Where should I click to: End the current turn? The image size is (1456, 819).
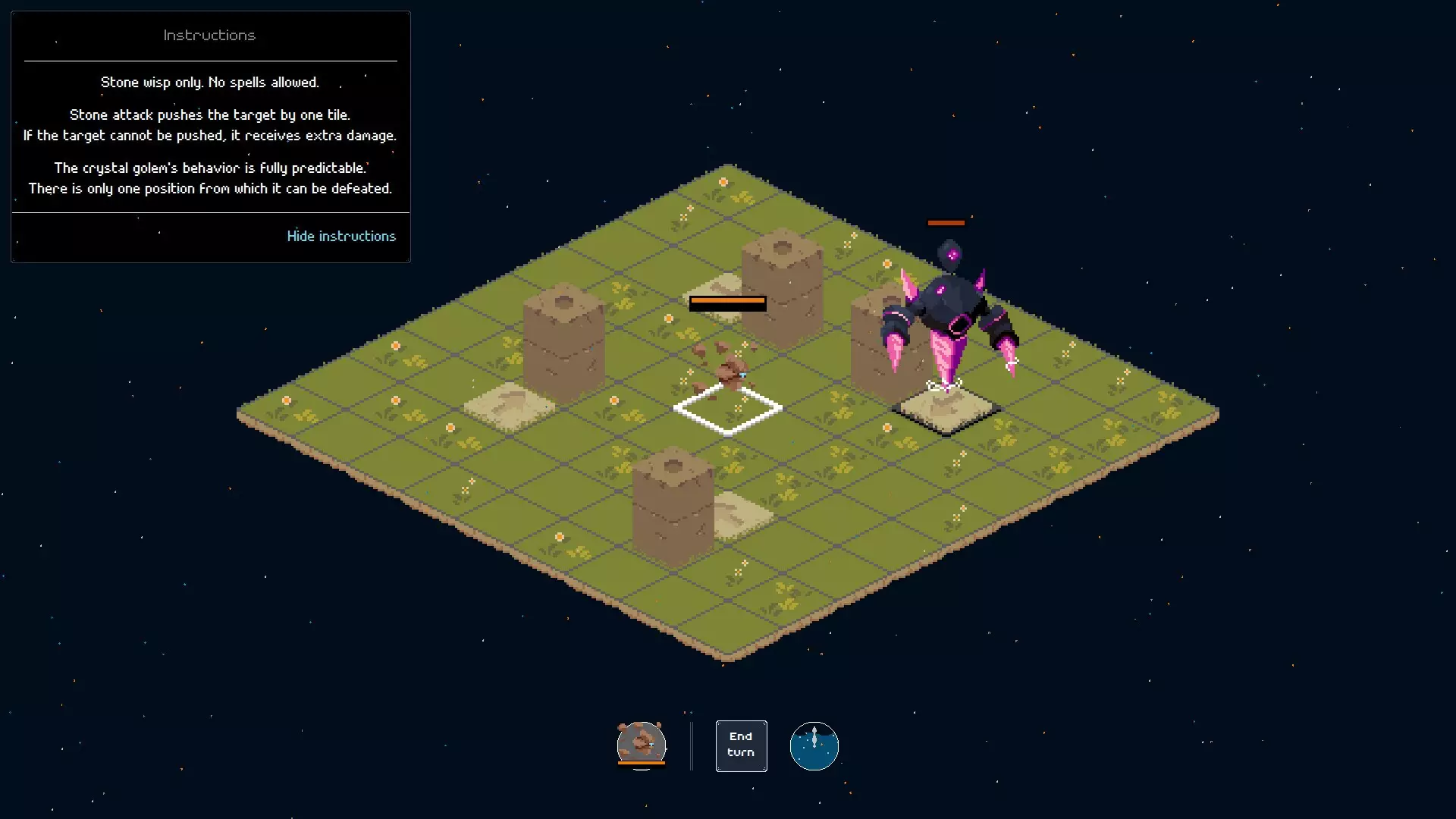click(x=741, y=745)
